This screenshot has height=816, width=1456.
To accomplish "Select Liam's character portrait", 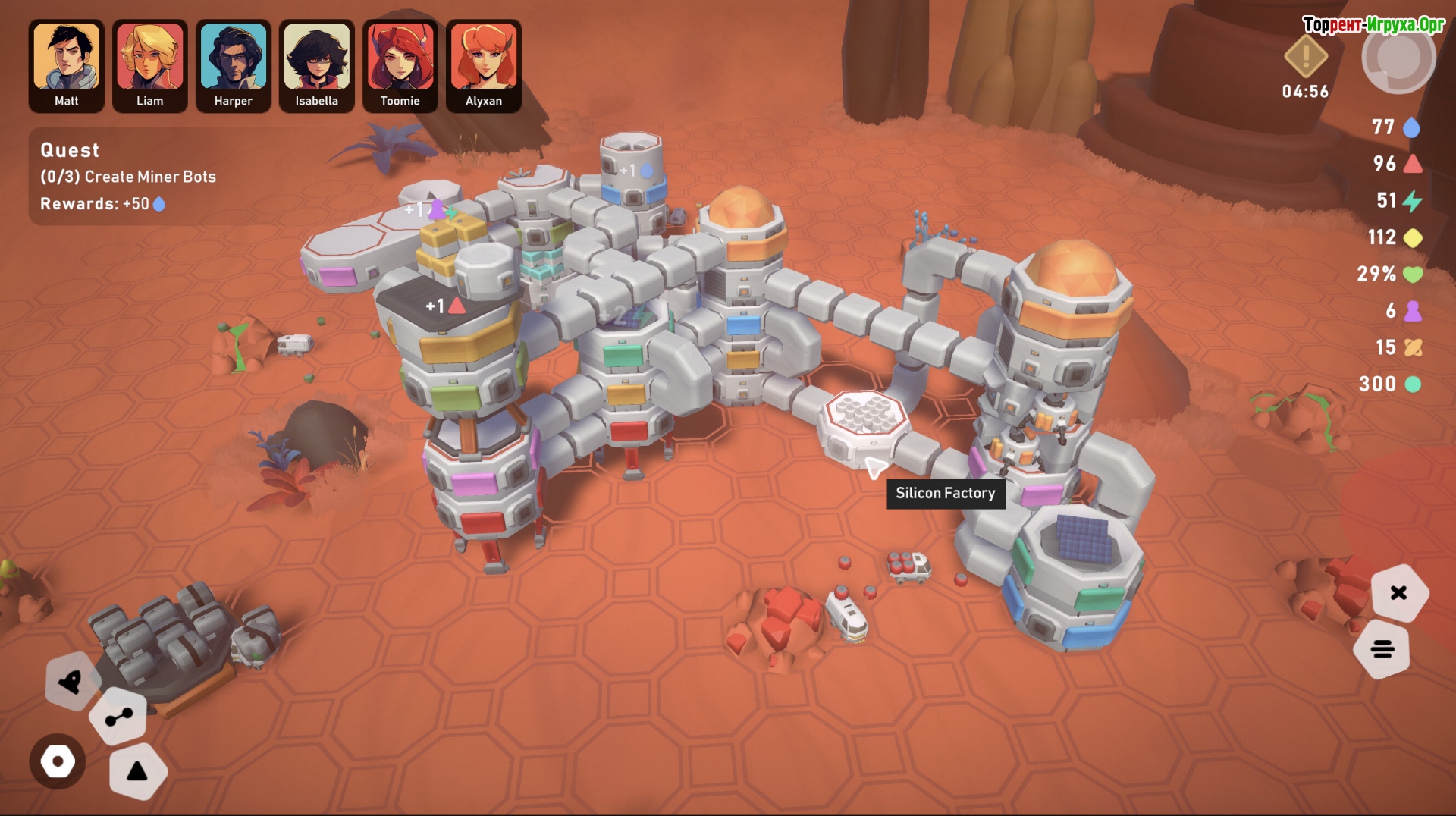I will (x=150, y=65).
